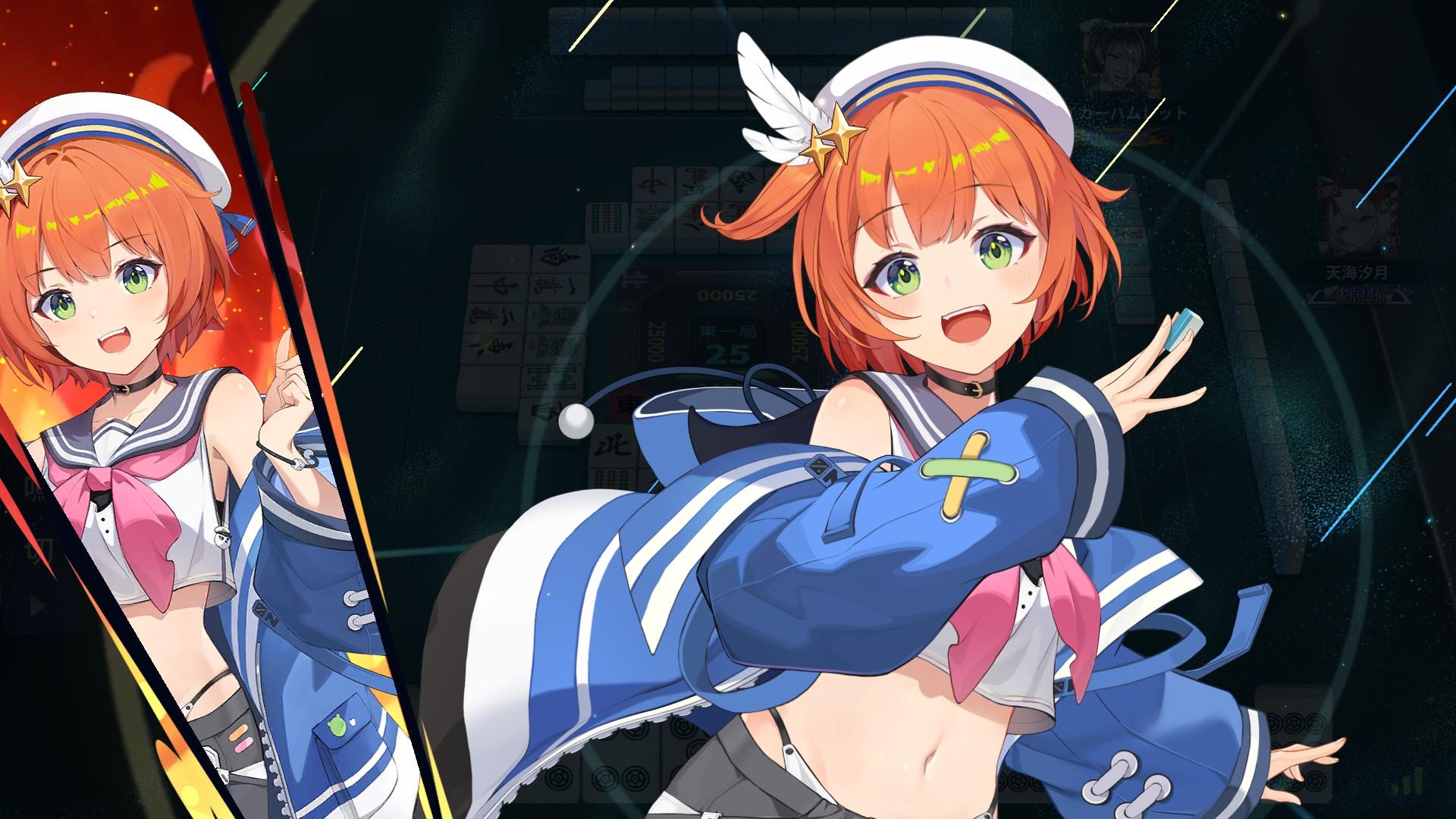Click the playback triangle on the left edge
The image size is (1456, 819).
coord(37,607)
